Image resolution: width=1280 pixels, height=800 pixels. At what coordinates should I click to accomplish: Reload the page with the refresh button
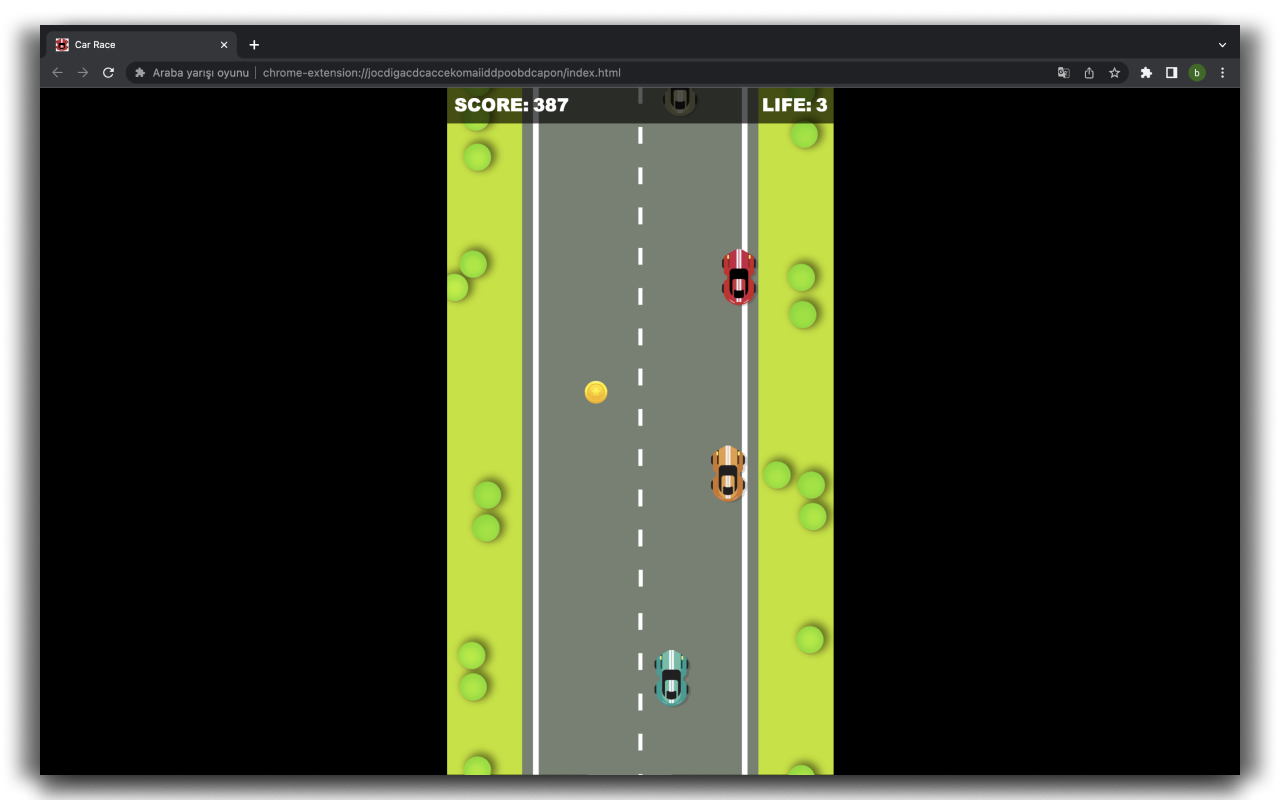pos(108,72)
